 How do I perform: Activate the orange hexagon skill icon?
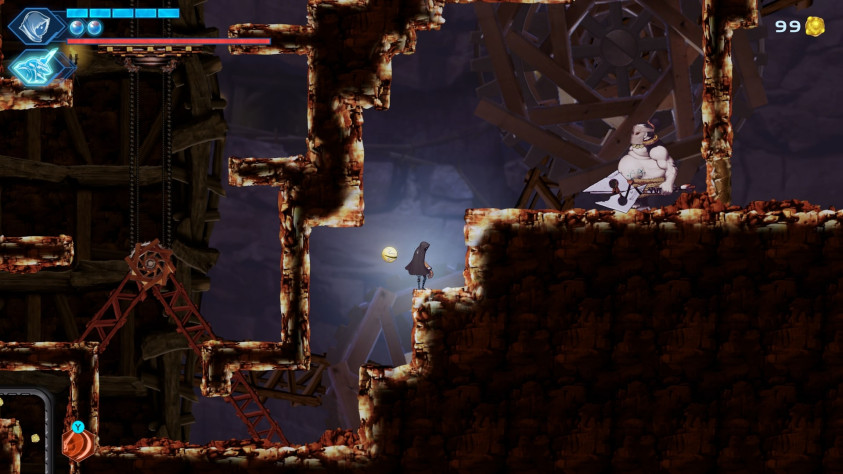click(x=77, y=443)
